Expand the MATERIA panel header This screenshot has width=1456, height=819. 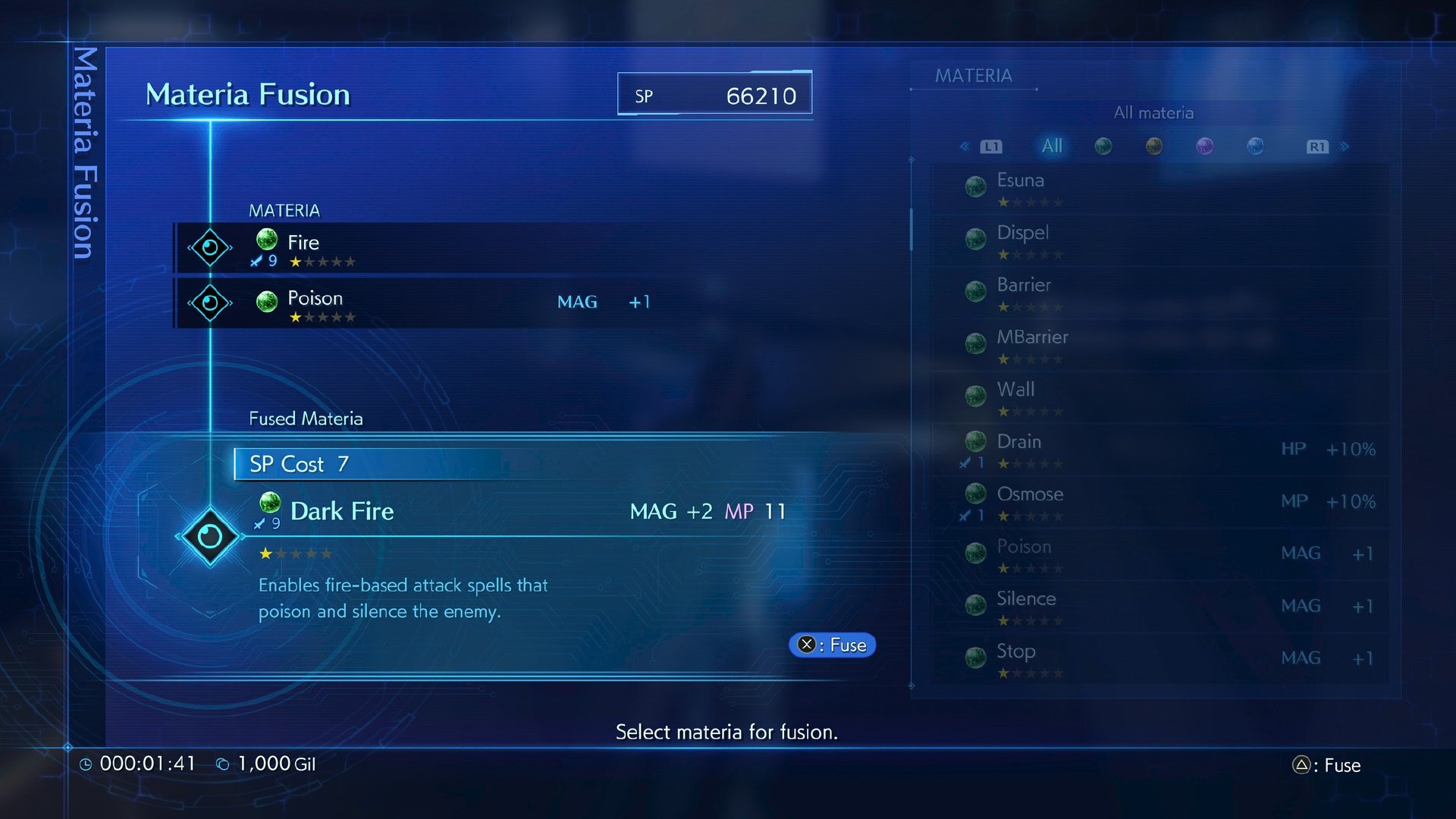pos(974,75)
